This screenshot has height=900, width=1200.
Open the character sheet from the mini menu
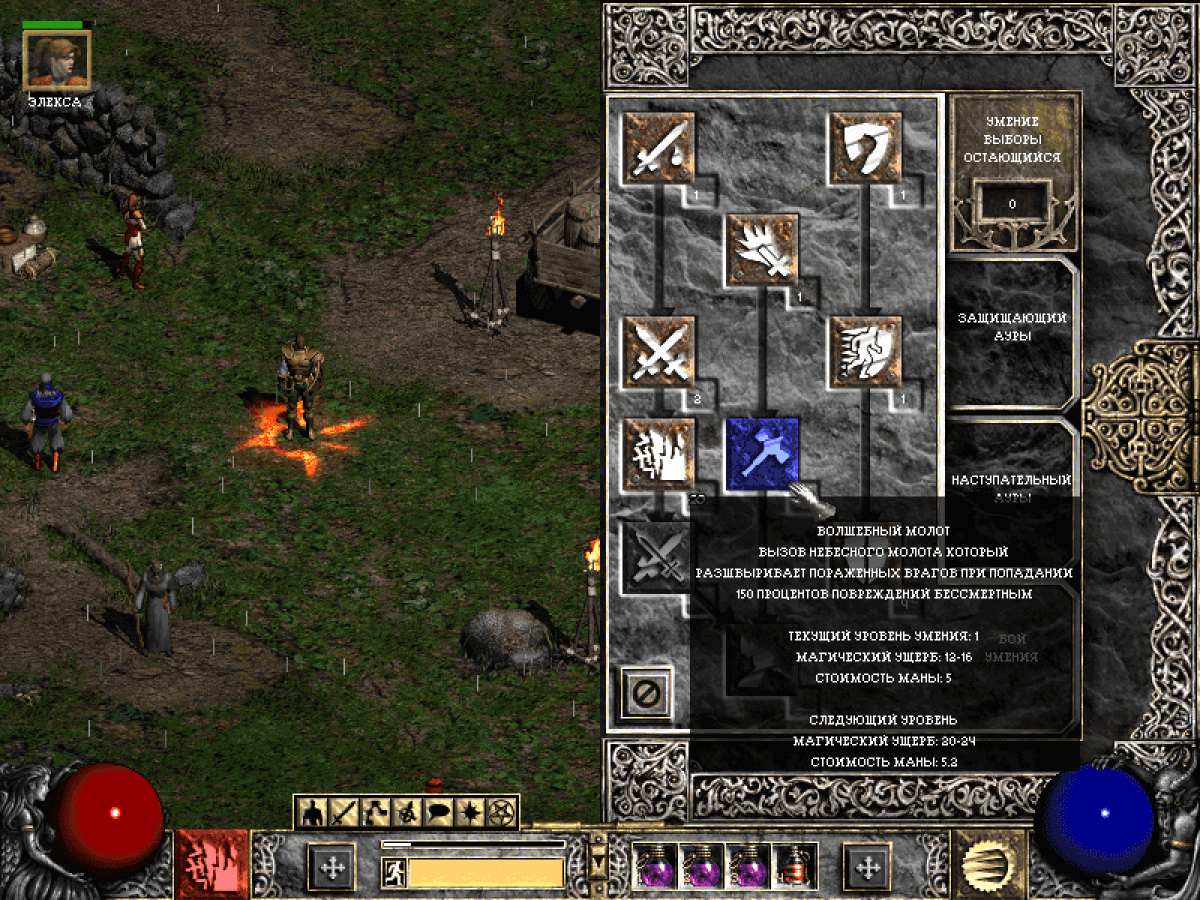click(x=313, y=812)
